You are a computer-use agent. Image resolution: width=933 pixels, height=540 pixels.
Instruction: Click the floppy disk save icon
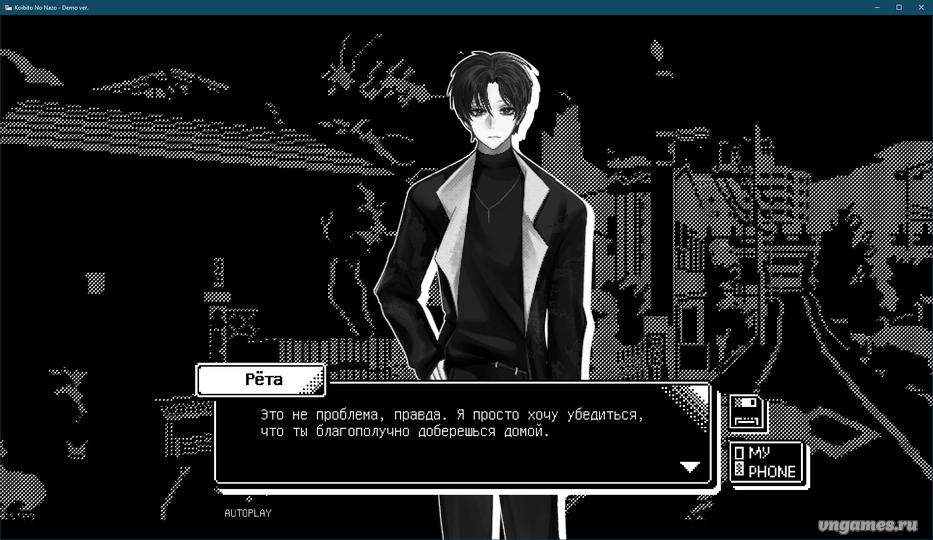coord(747,413)
